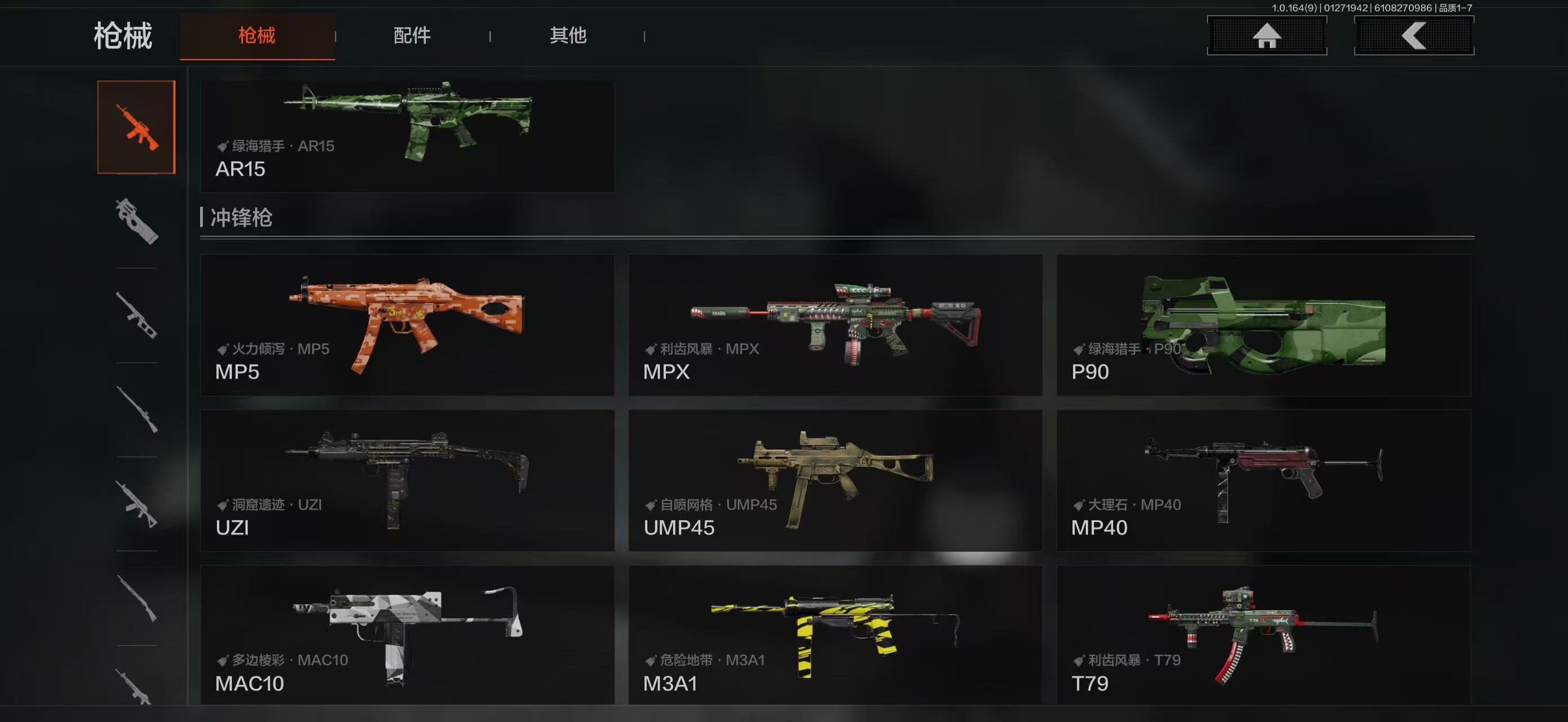Click the back arrow button
The height and width of the screenshot is (722, 1568).
1414,36
